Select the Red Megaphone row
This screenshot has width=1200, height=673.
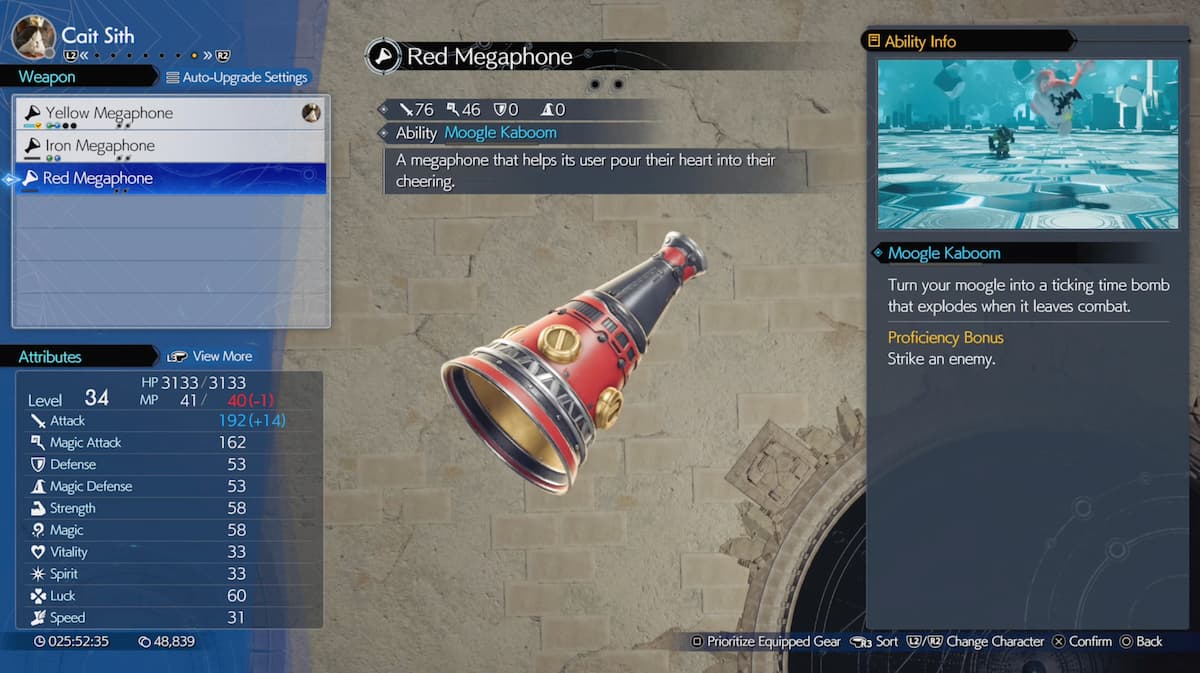[x=98, y=179]
